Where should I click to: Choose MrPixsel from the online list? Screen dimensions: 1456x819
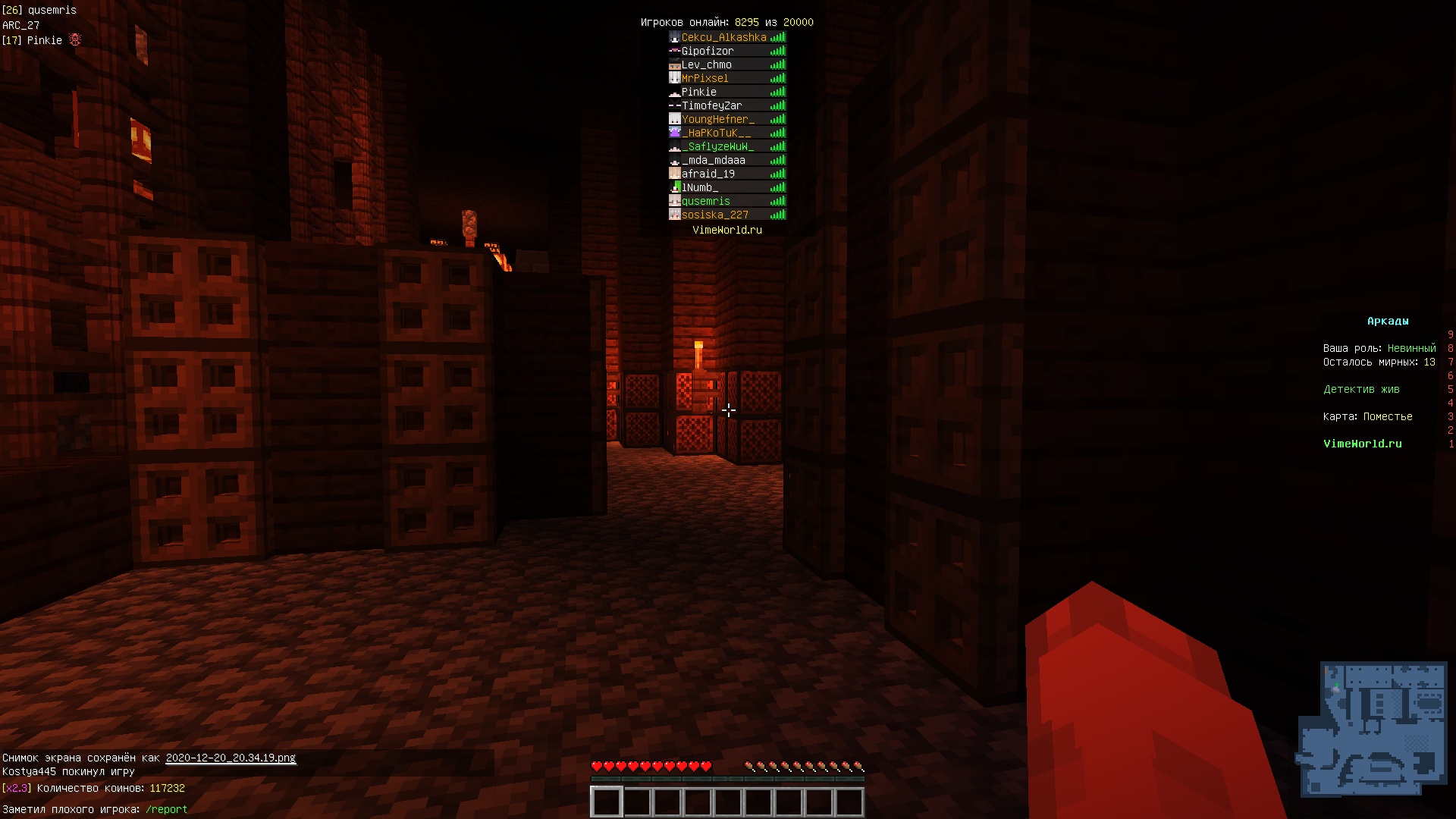[704, 78]
